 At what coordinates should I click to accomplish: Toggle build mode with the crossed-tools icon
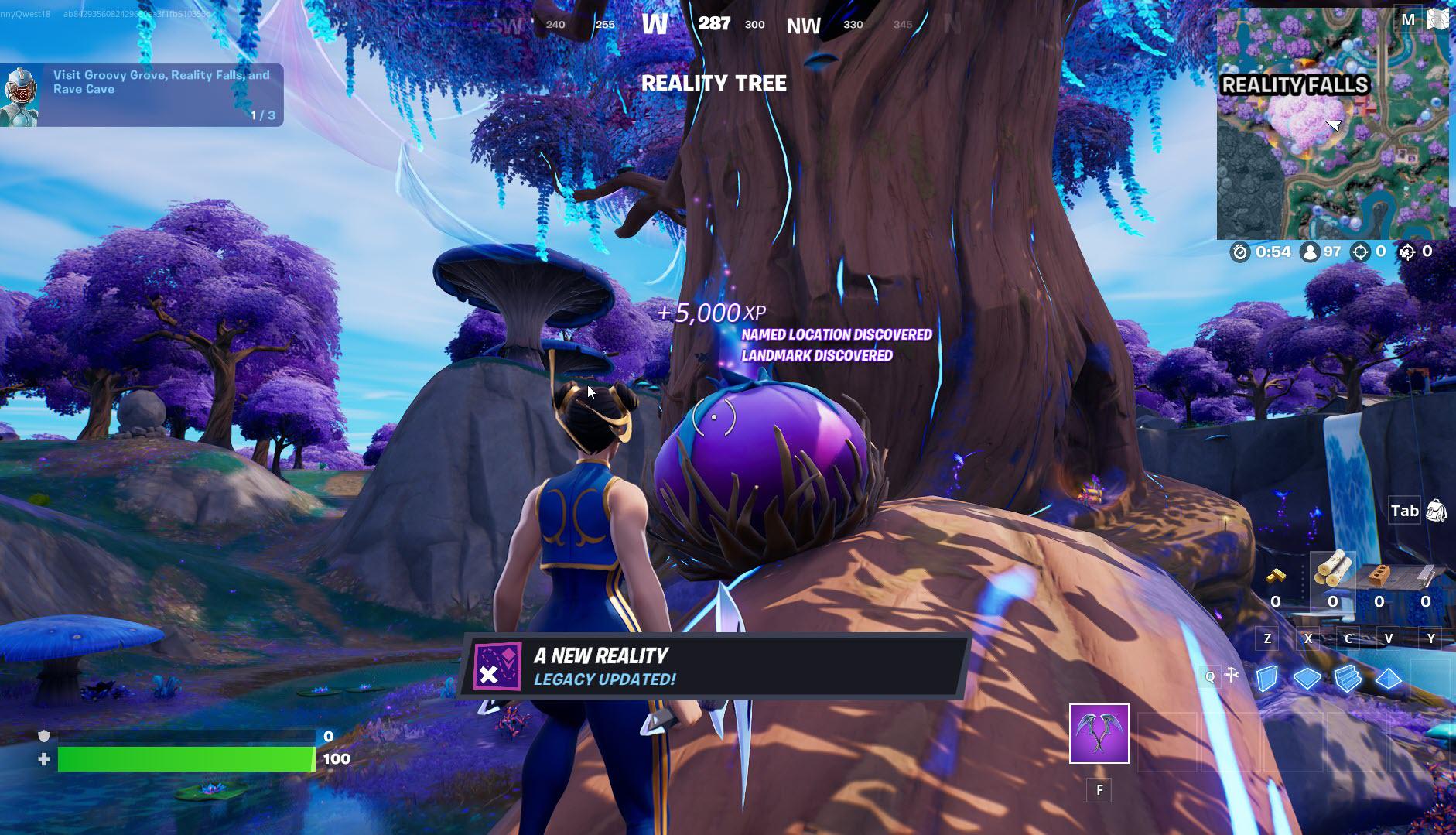[1232, 676]
